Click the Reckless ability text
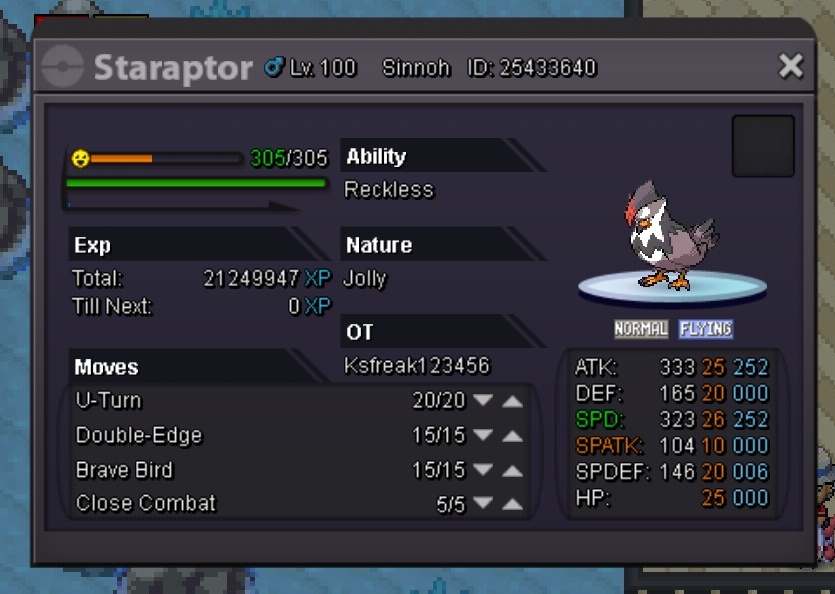 [x=389, y=190]
